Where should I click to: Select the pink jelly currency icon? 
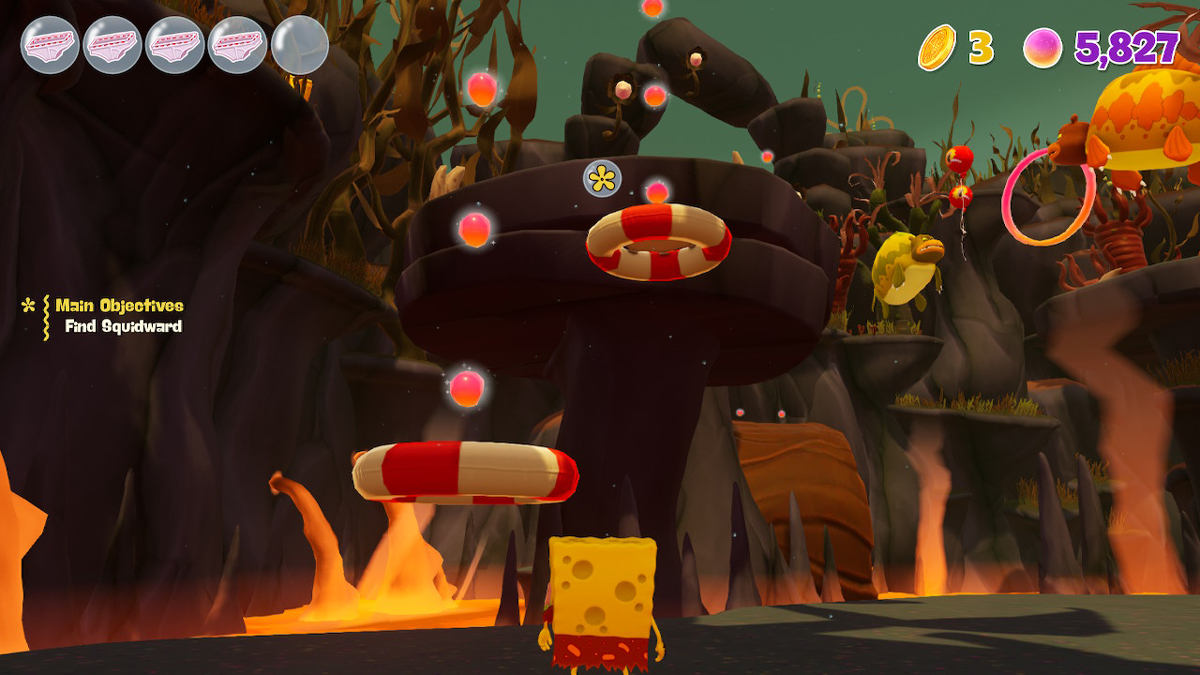click(1043, 47)
